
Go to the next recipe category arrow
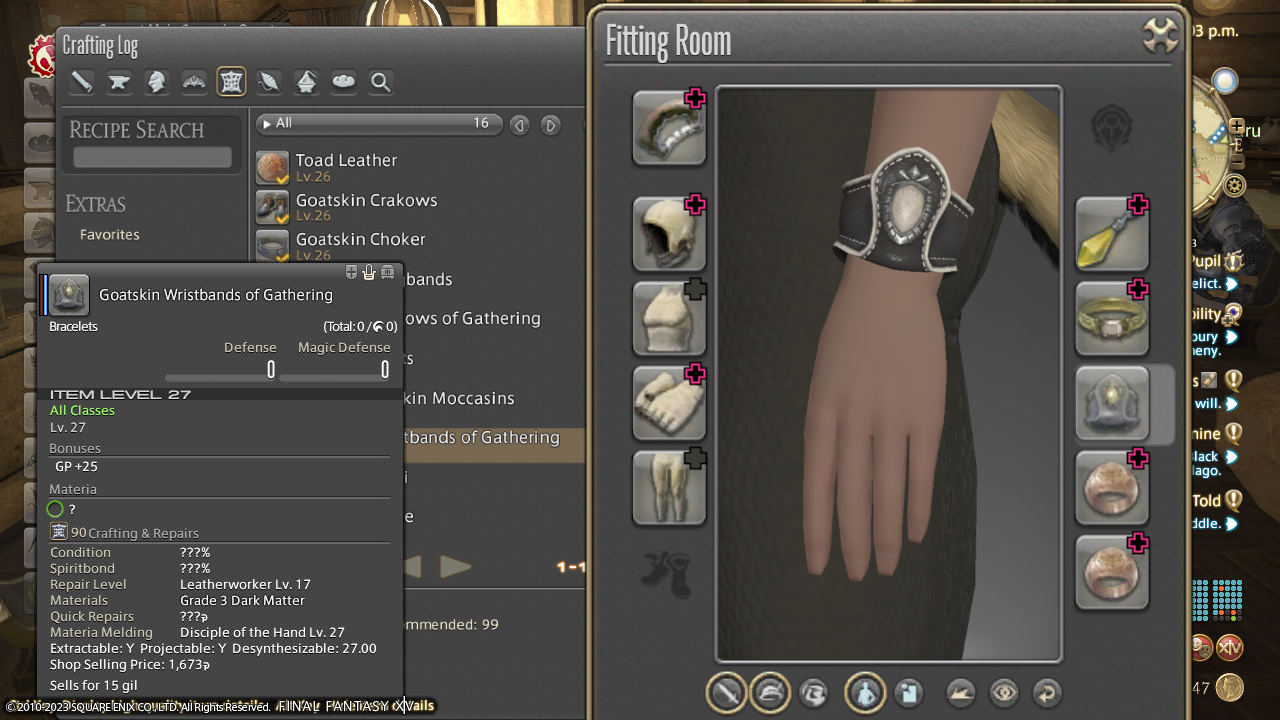[x=550, y=125]
